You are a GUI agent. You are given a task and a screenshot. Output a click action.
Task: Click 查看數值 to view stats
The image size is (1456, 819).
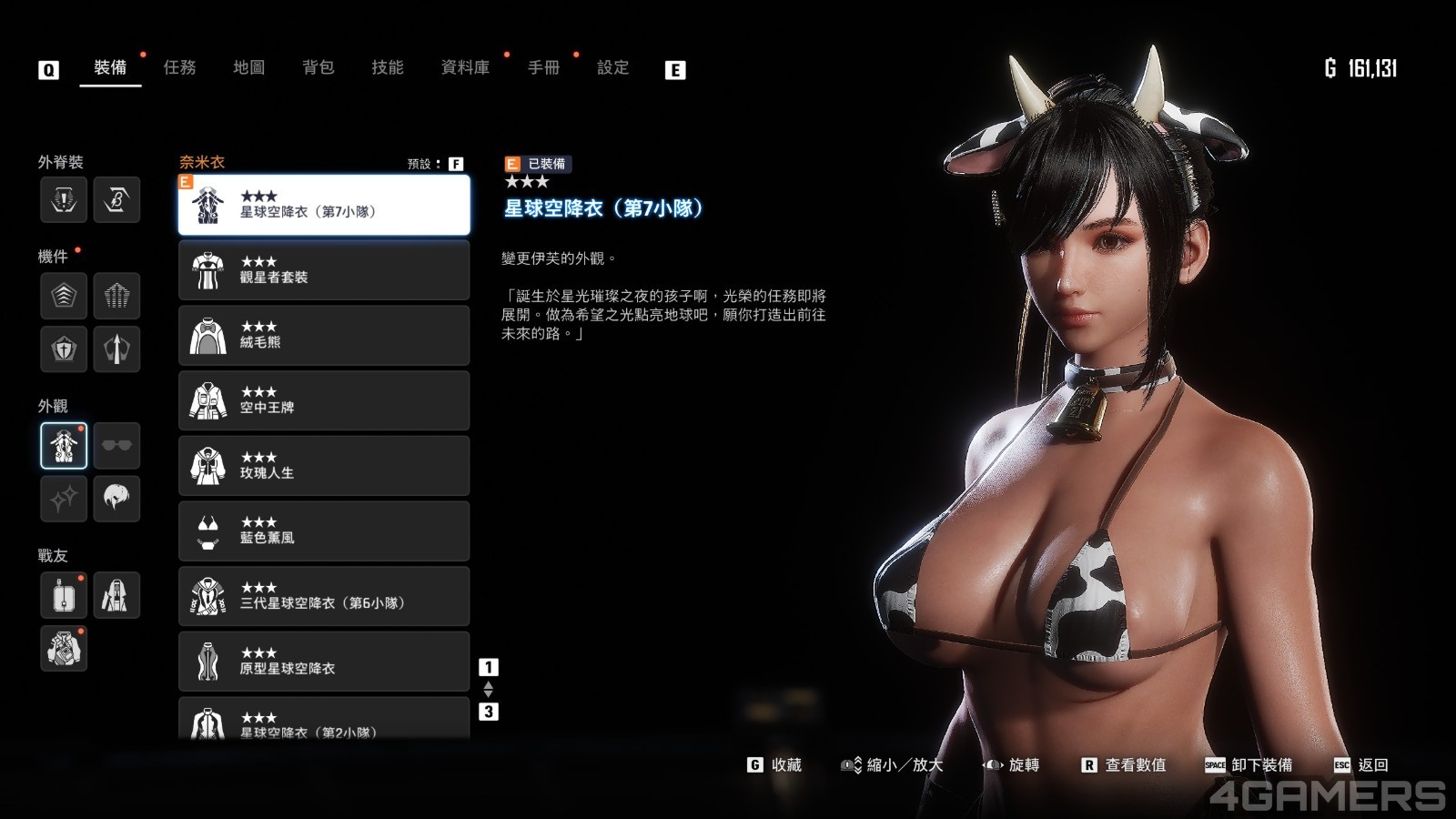(x=1124, y=765)
